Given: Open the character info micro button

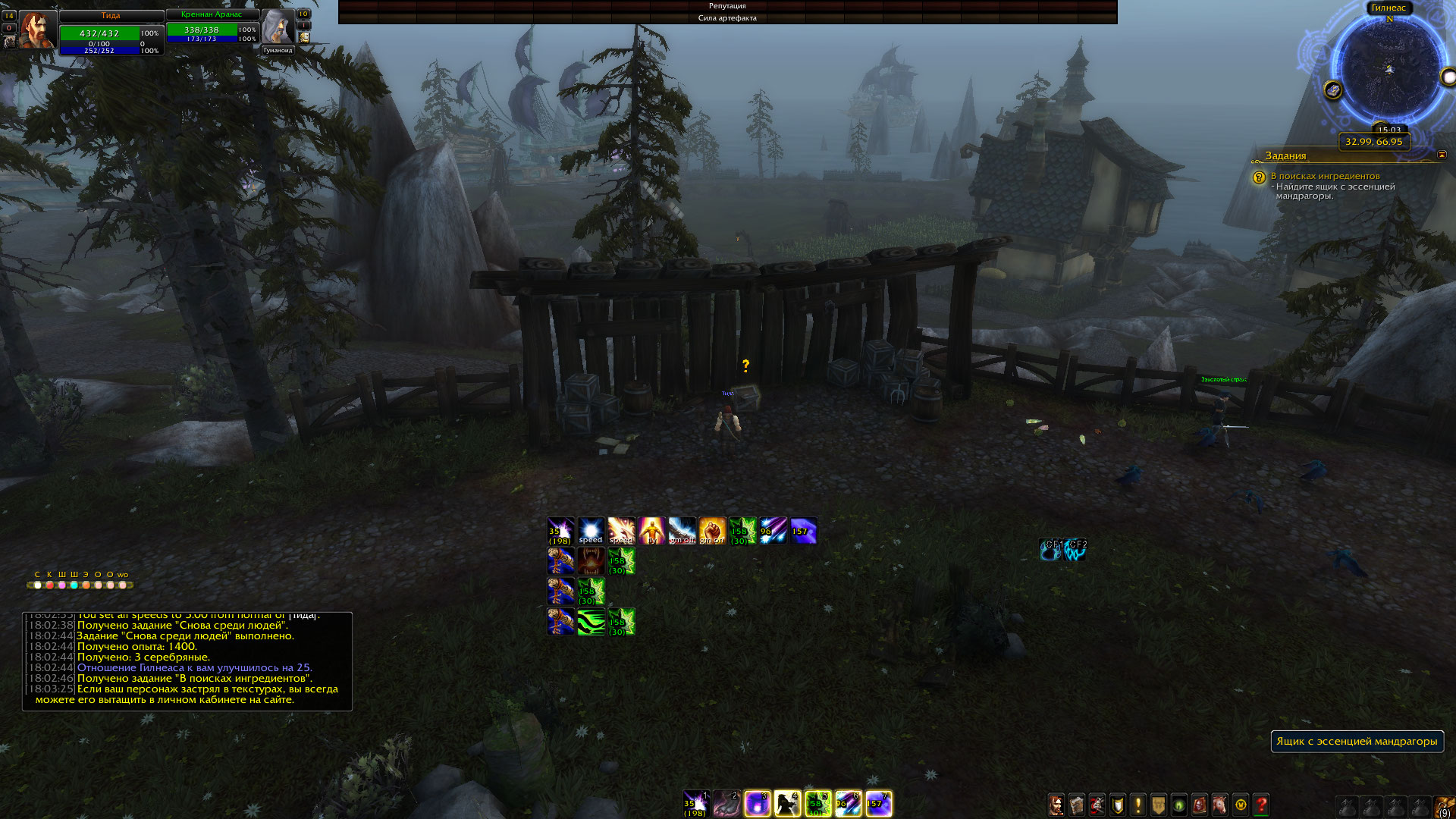Looking at the screenshot, I should pos(1056,805).
